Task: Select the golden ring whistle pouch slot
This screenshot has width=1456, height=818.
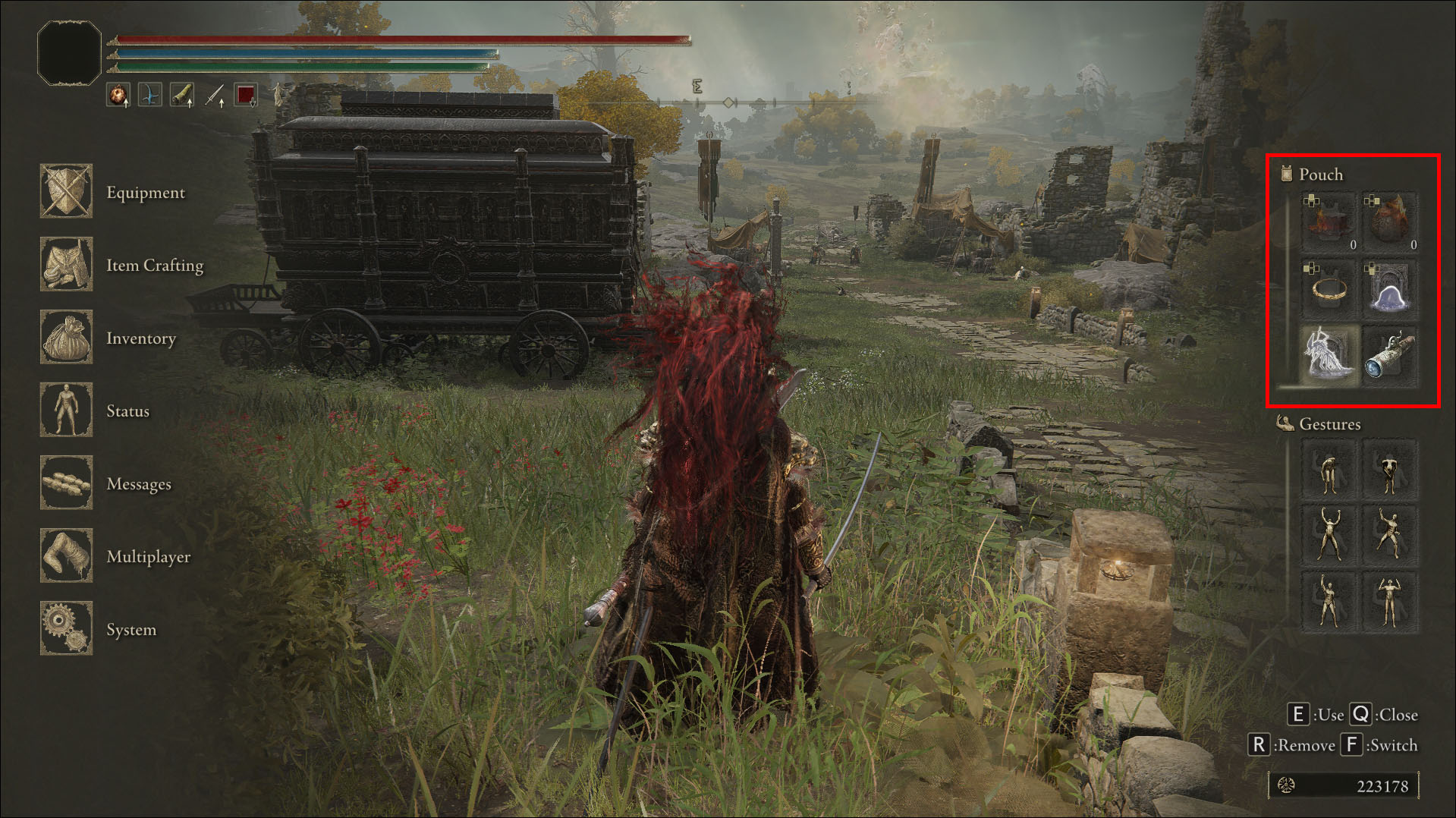Action: [x=1329, y=289]
